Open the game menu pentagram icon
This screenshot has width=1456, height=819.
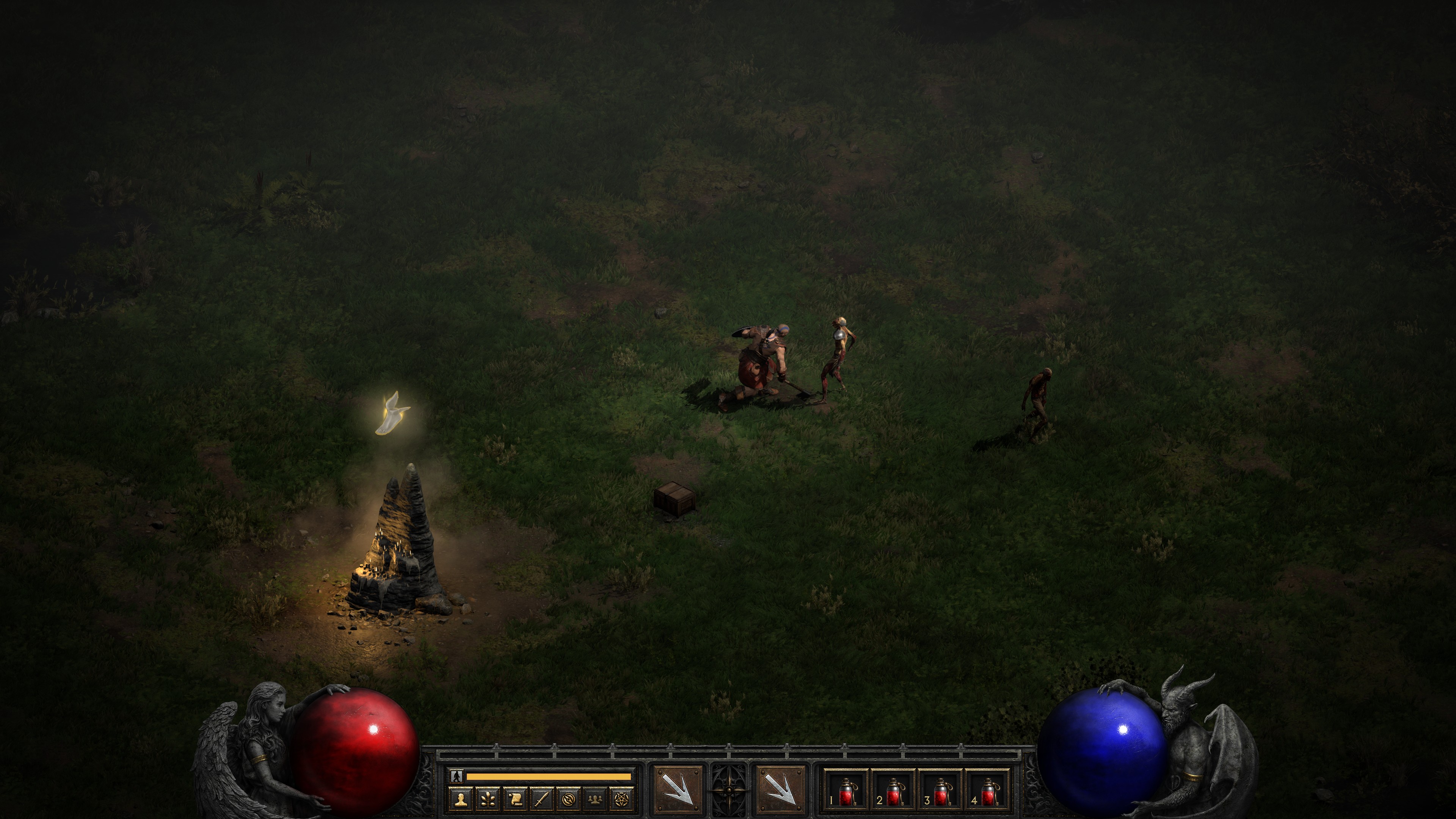[622, 799]
